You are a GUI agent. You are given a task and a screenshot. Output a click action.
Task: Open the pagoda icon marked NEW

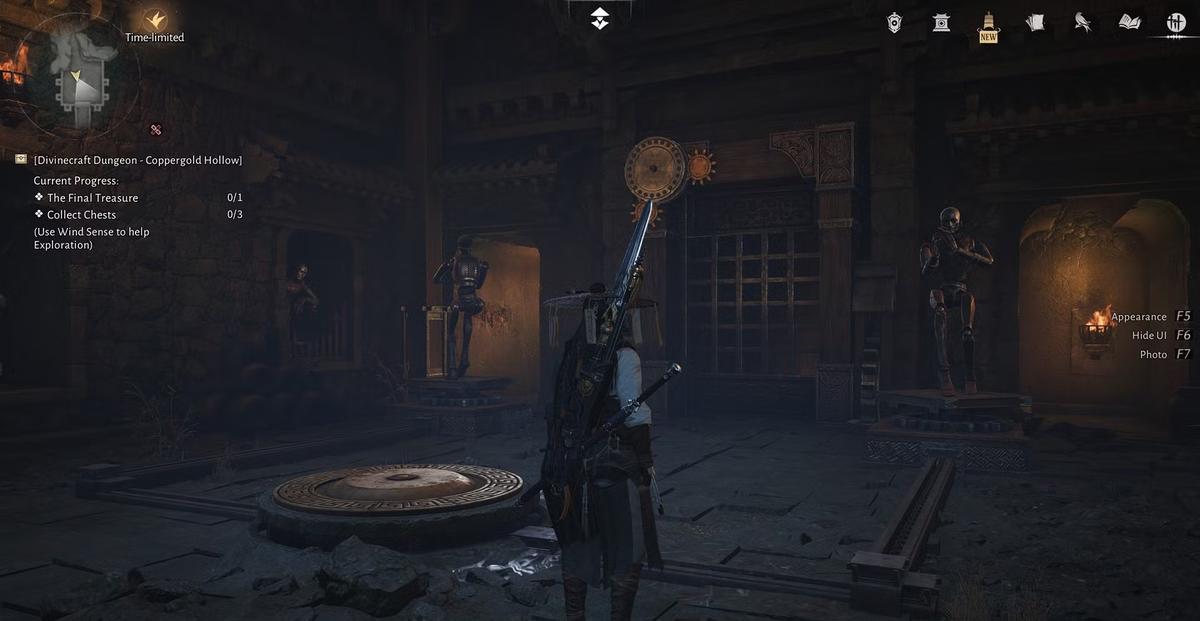pyautogui.click(x=988, y=24)
